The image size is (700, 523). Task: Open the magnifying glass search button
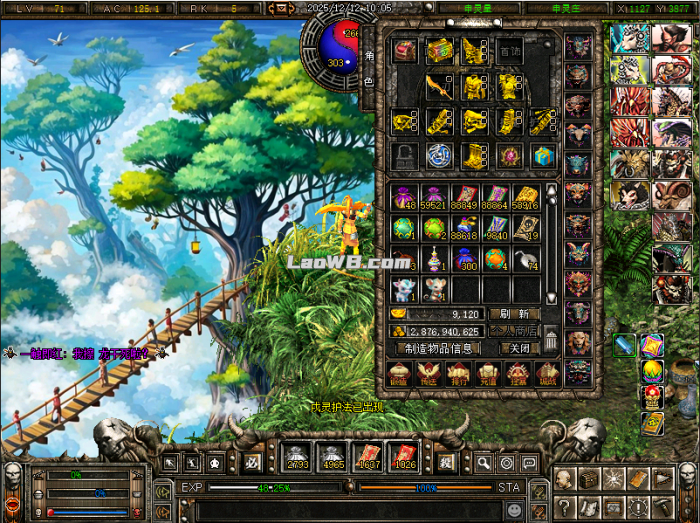[x=483, y=463]
